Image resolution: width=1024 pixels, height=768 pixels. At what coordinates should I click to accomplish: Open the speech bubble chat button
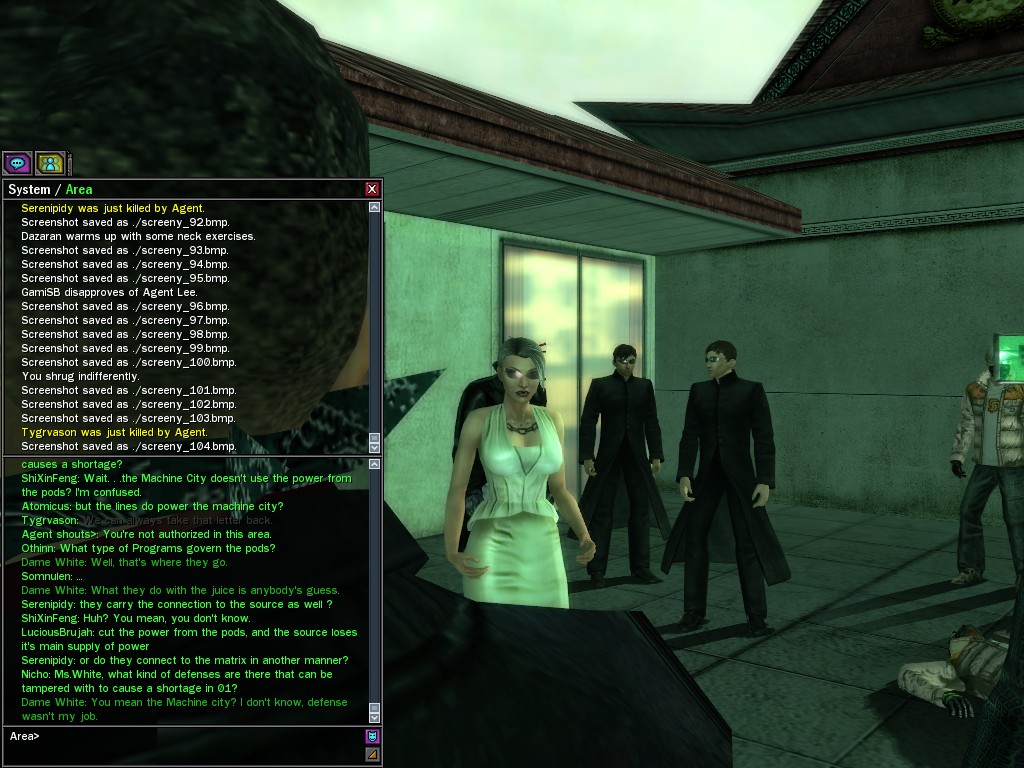pyautogui.click(x=17, y=162)
